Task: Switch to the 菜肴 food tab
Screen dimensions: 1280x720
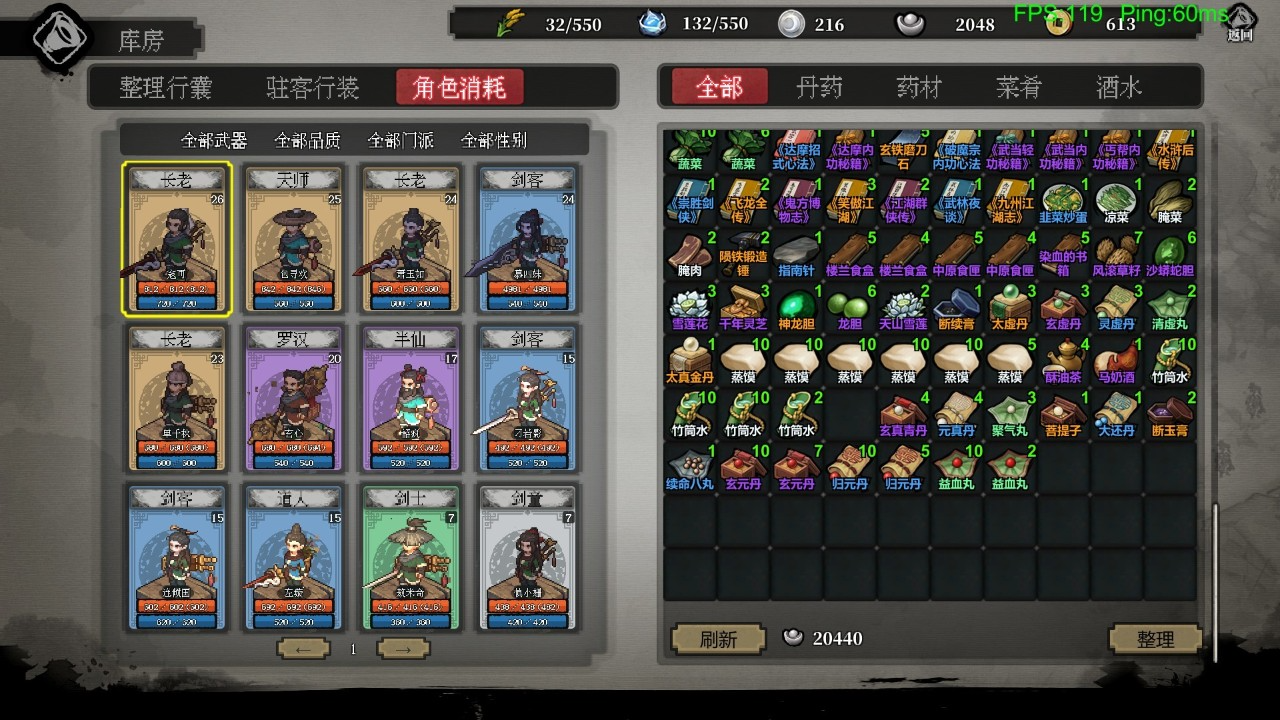Action: (x=1019, y=88)
